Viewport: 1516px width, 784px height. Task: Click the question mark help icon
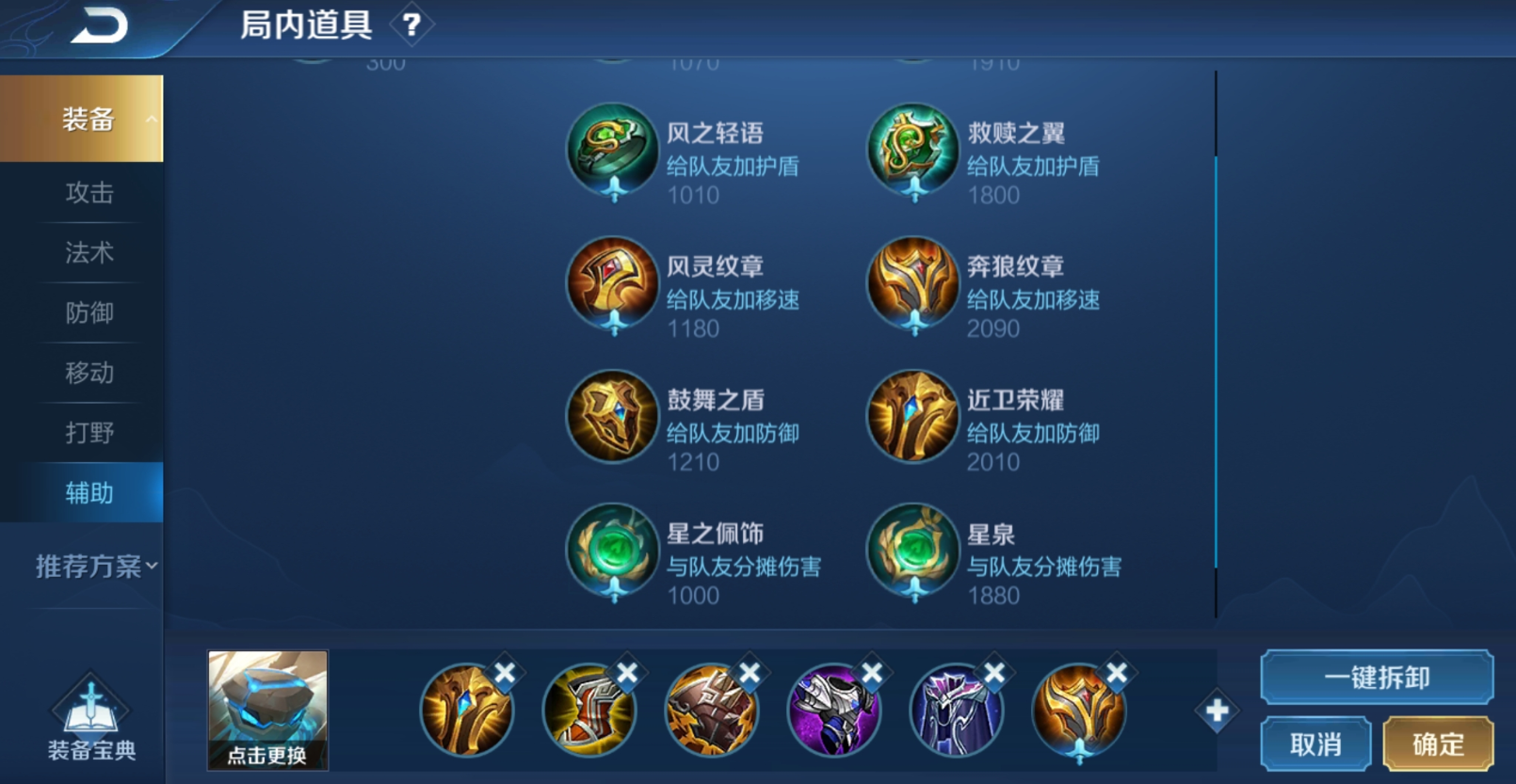(411, 25)
